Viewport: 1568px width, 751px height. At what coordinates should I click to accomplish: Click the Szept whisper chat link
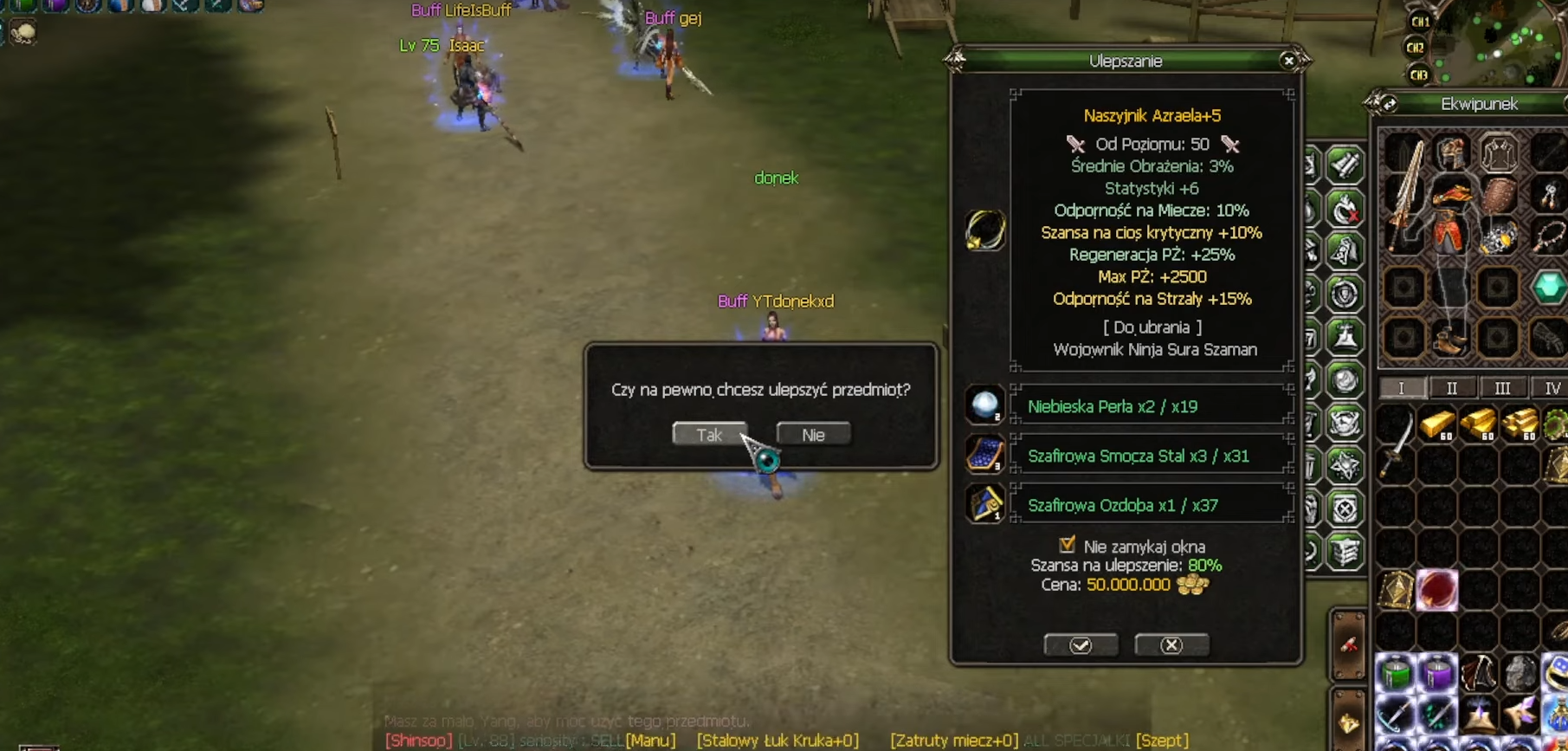tap(1162, 741)
